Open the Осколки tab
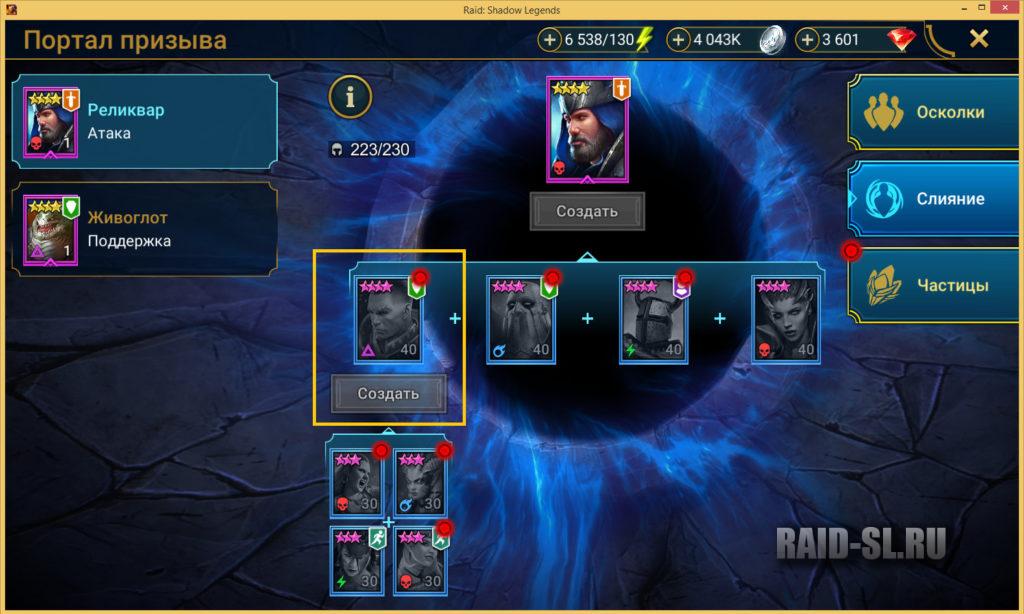The height and width of the screenshot is (614, 1024). [x=935, y=112]
